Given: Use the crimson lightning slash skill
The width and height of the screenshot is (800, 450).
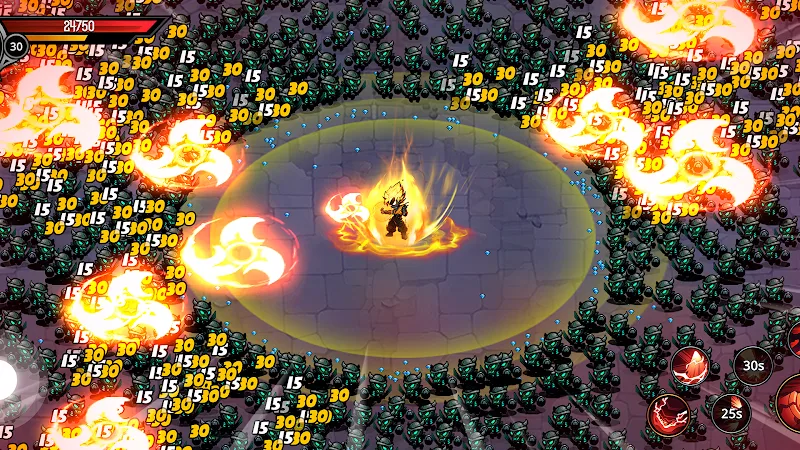Looking at the screenshot, I should 669,413.
